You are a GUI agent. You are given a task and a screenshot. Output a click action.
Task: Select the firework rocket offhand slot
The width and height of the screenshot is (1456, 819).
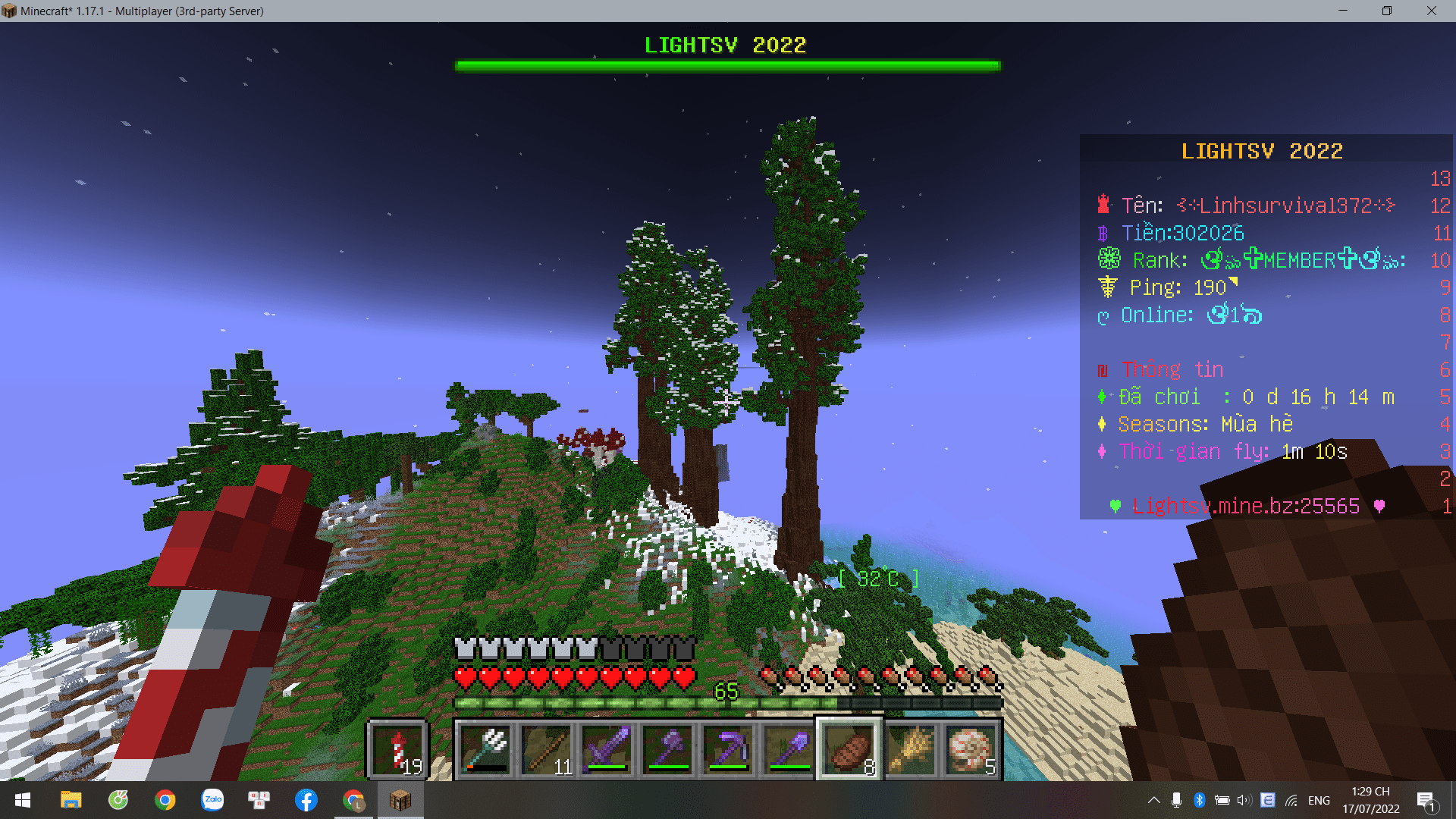click(398, 748)
